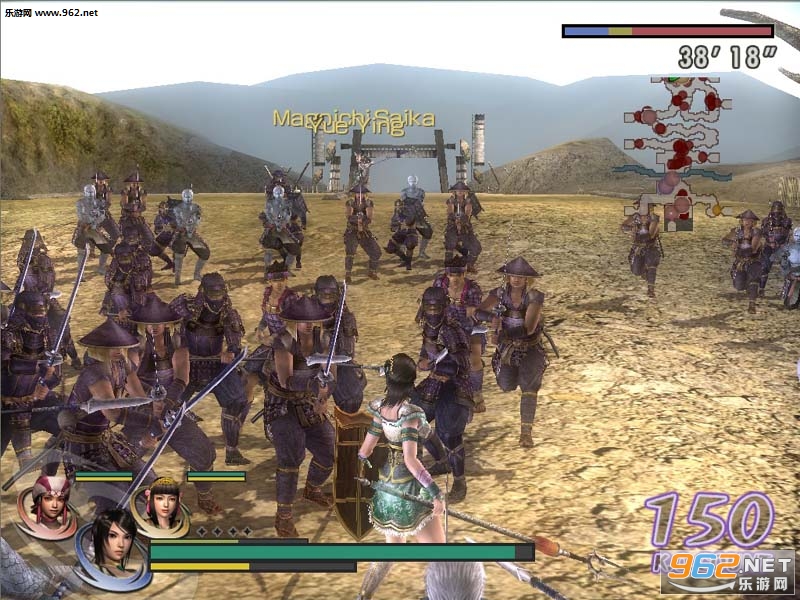Switch to the teammate with gold headdress
The height and width of the screenshot is (600, 800).
[x=160, y=500]
